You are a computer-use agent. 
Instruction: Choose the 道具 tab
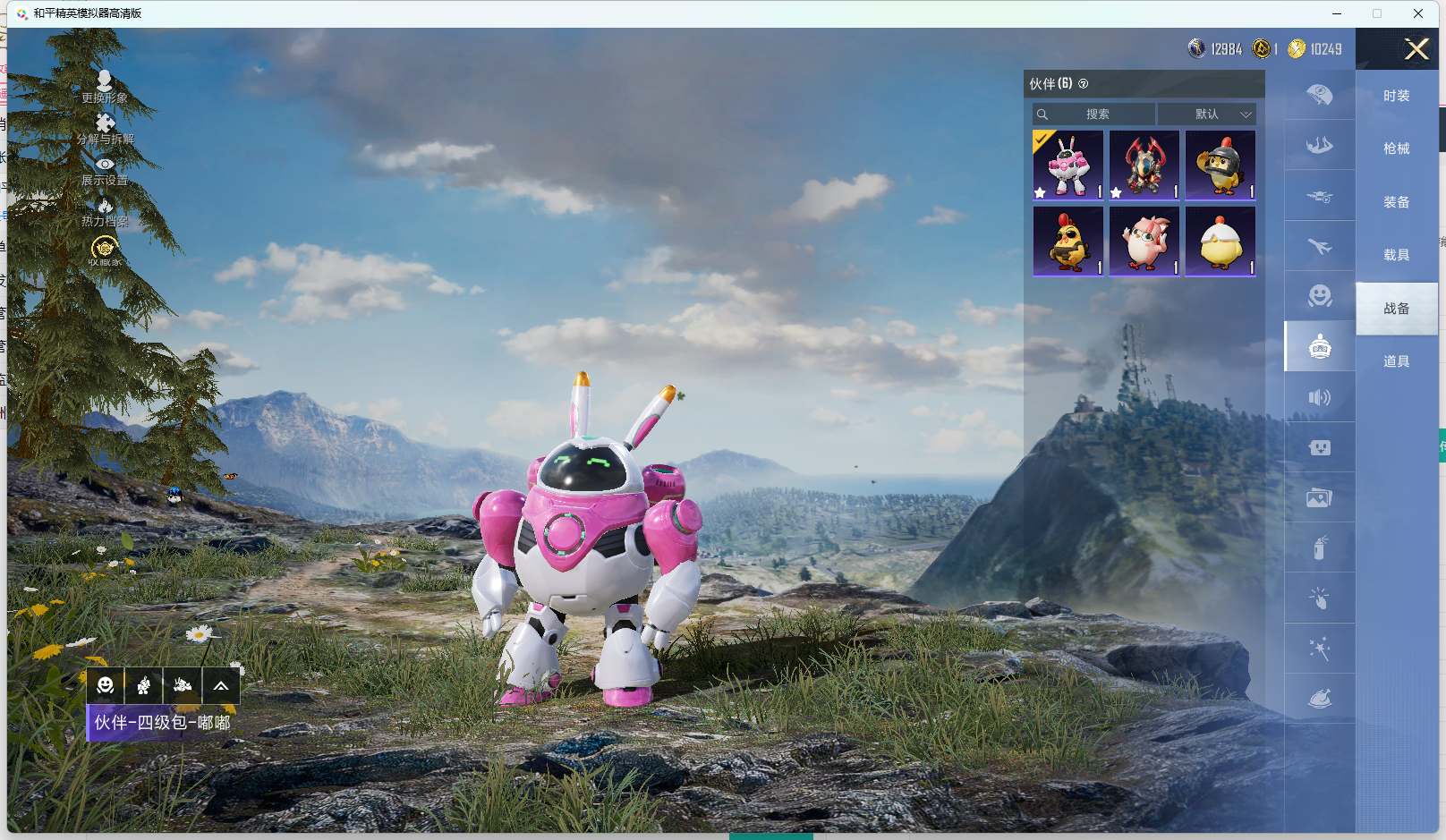[1396, 361]
